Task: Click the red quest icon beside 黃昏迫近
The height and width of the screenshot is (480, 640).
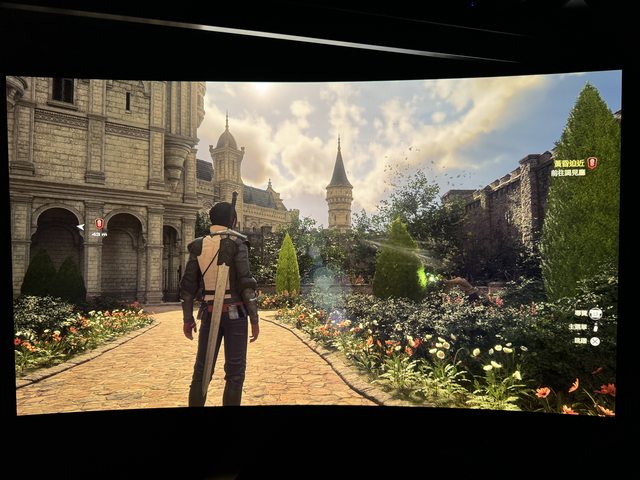Action: 592,162
